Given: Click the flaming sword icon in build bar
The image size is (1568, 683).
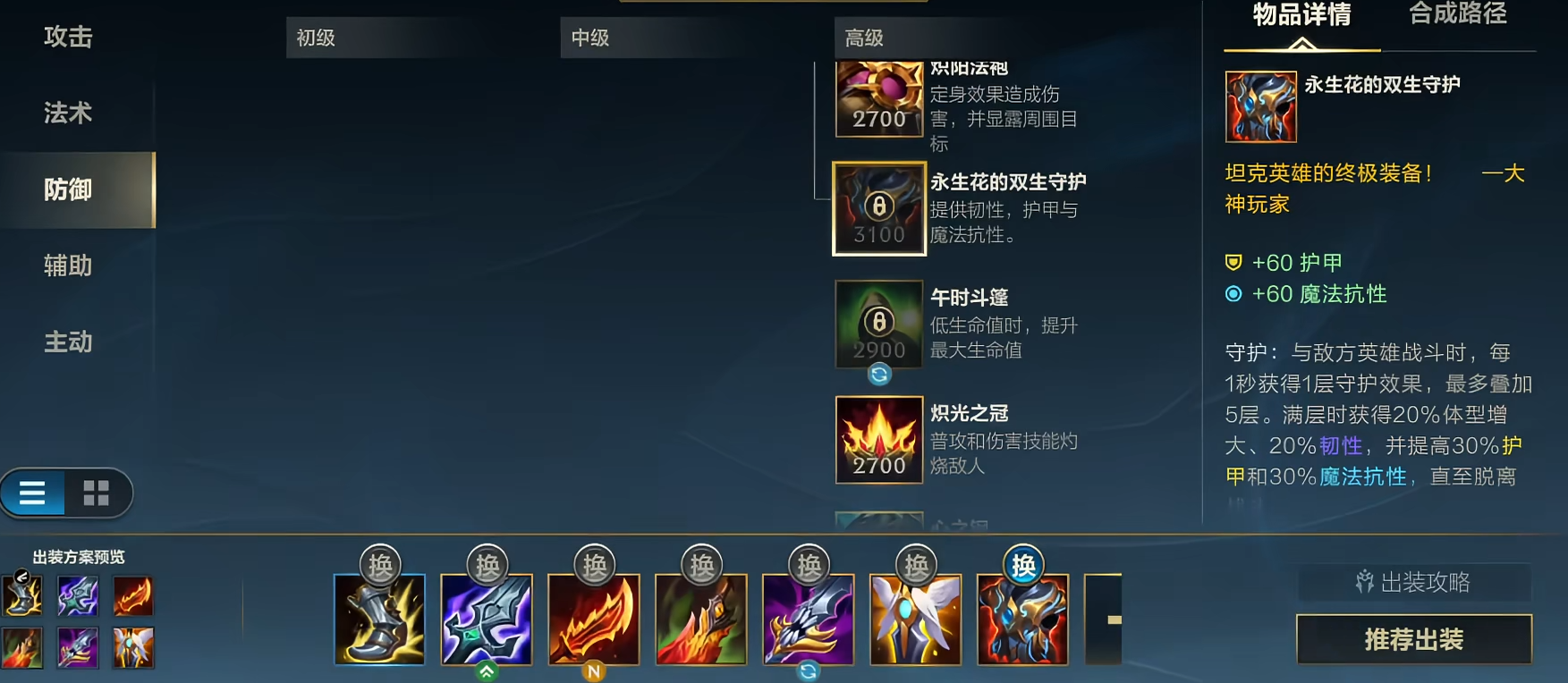Looking at the screenshot, I should tap(595, 620).
